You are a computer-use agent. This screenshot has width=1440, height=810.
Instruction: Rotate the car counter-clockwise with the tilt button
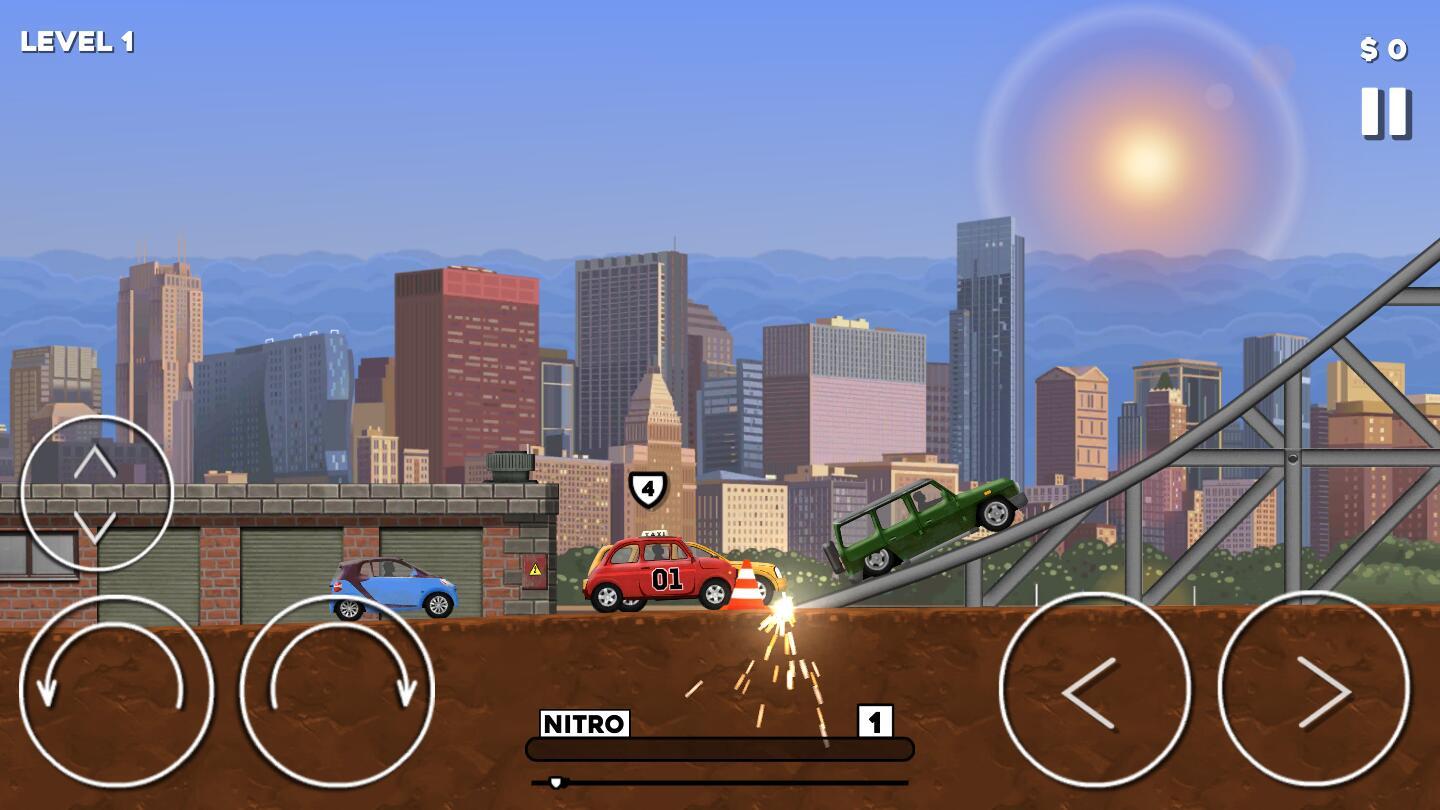pyautogui.click(x=116, y=691)
